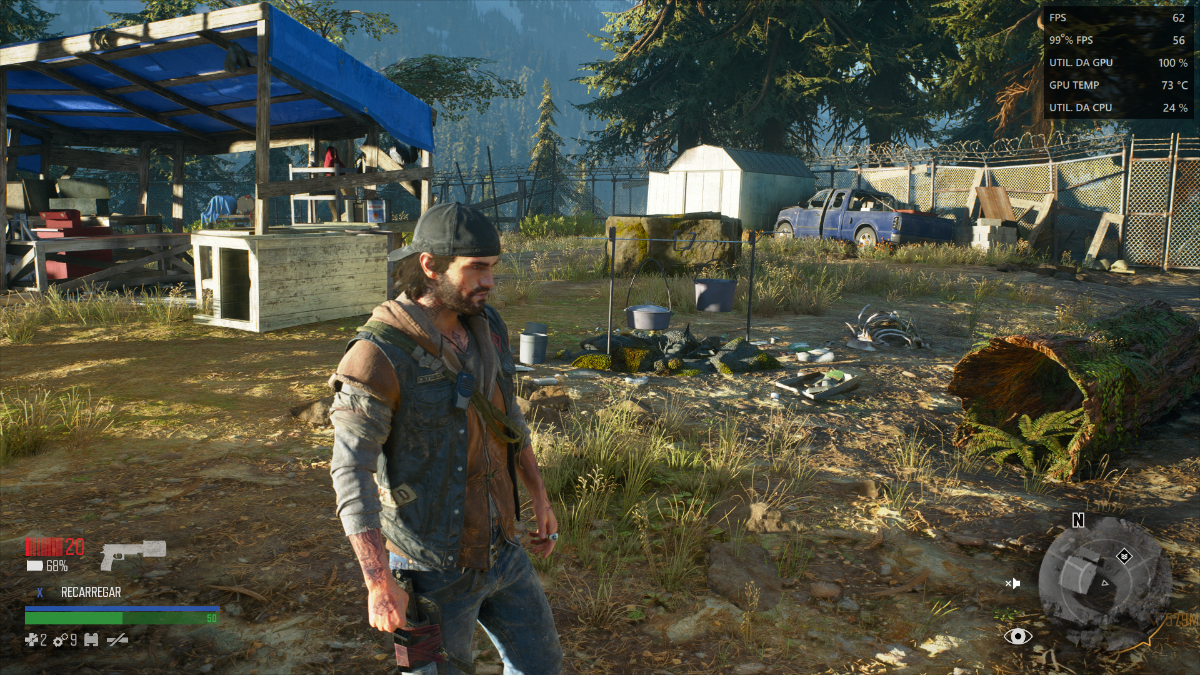This screenshot has height=675, width=1200.
Task: Click the crossed-out melee weapon icon
Action: (x=118, y=639)
